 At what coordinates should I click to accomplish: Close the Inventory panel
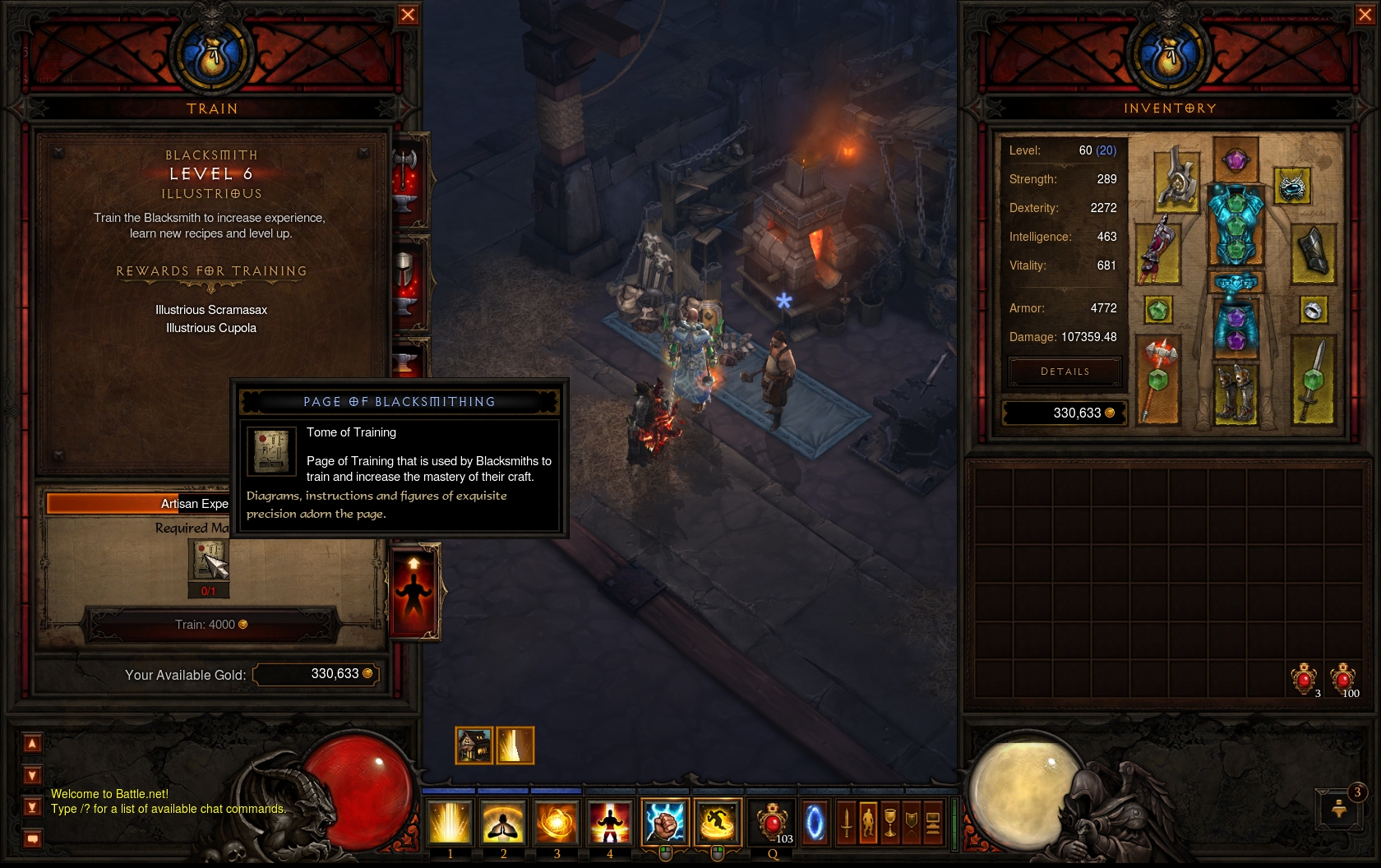(x=1365, y=15)
